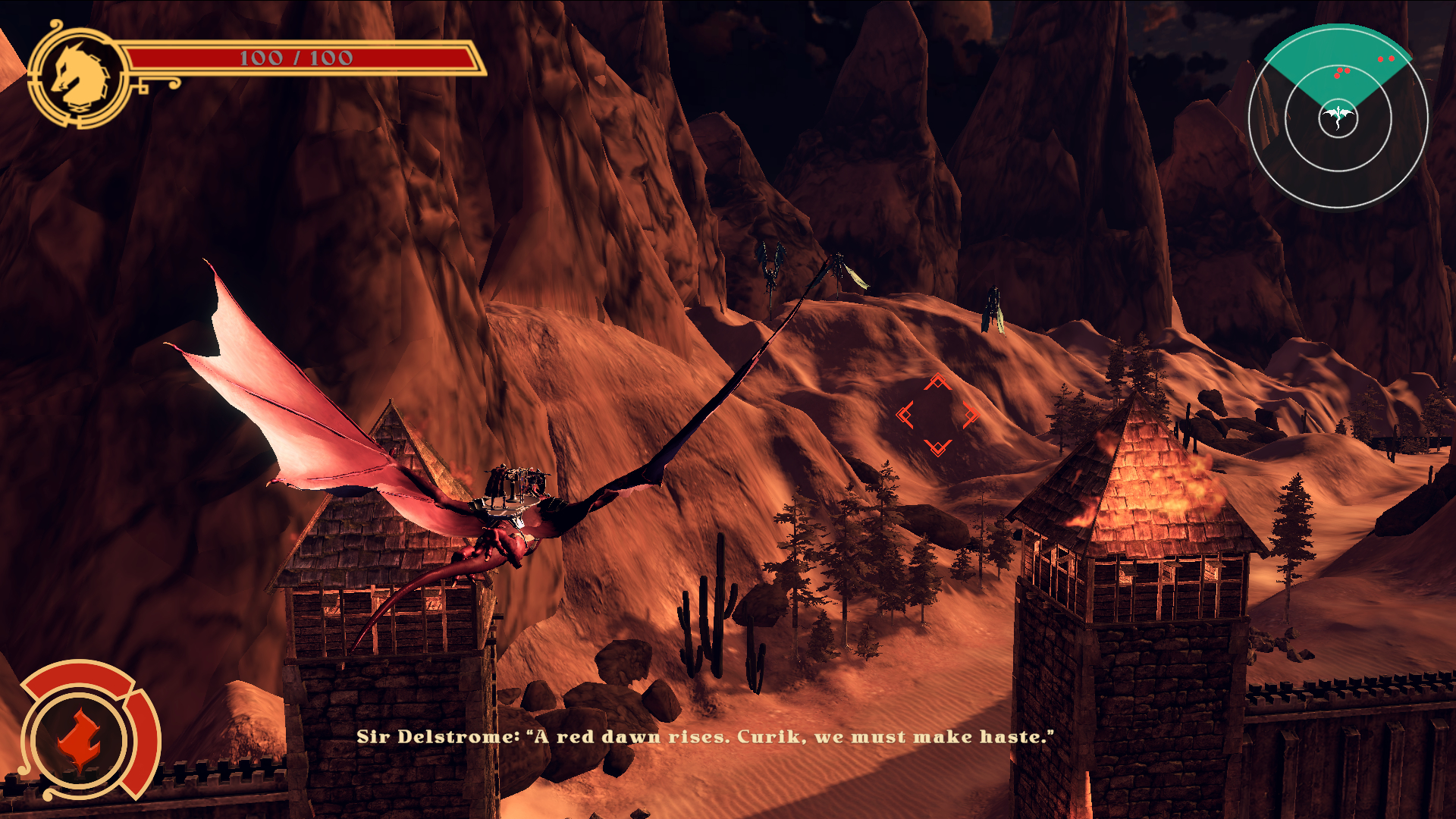Select the golden dragon head portrait
This screenshot has height=819, width=1456.
79,77
